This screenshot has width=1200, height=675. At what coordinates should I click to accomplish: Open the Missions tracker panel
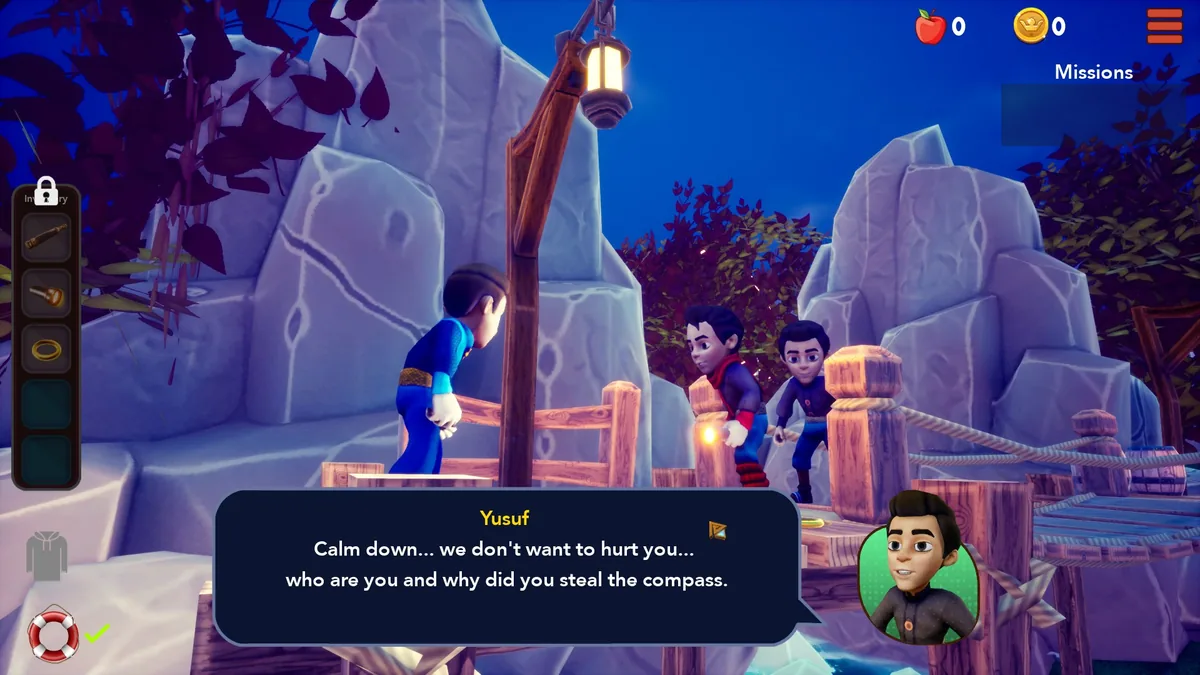[x=1093, y=102]
